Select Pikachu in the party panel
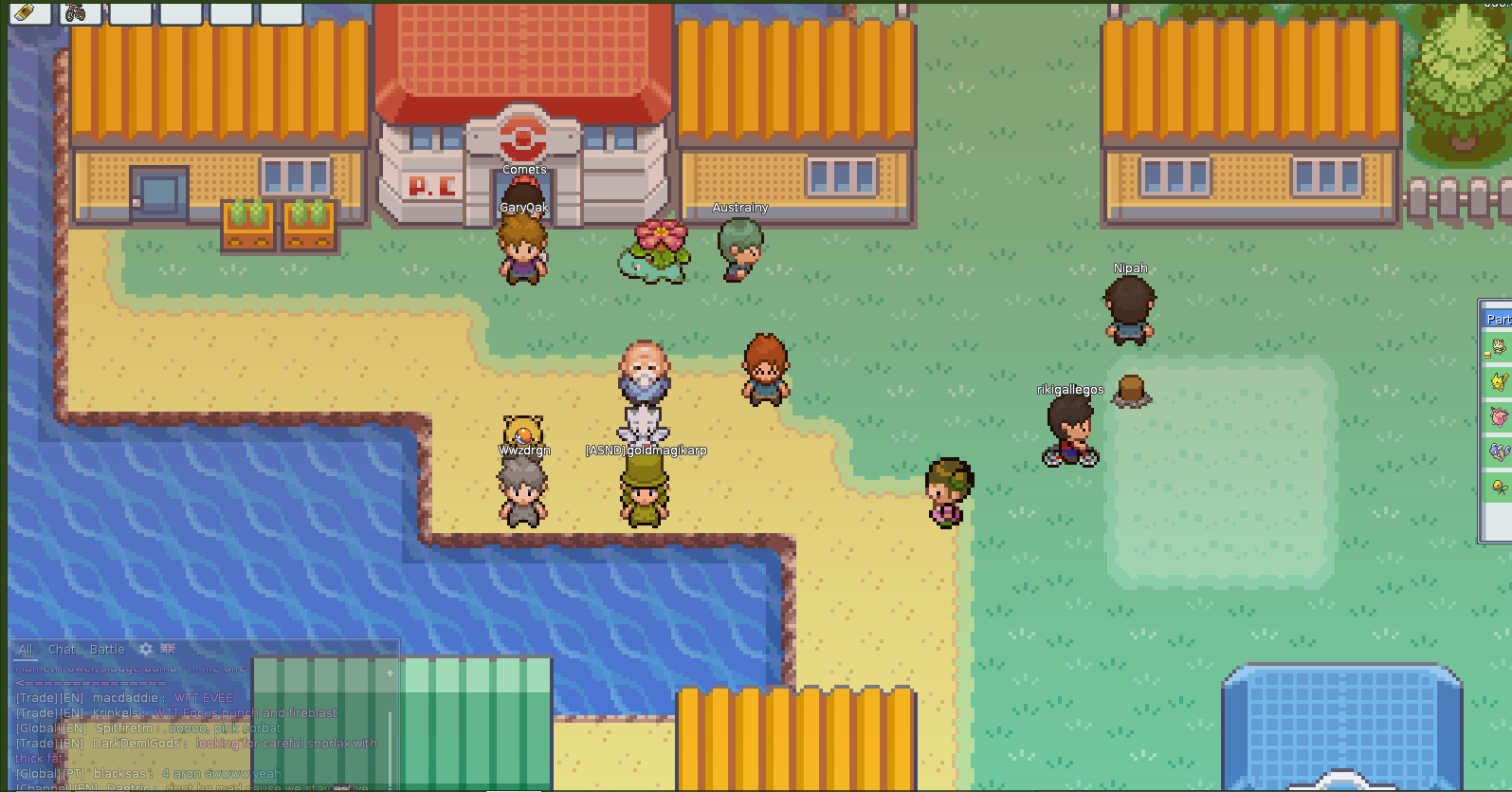The height and width of the screenshot is (792, 1512). (x=1501, y=379)
